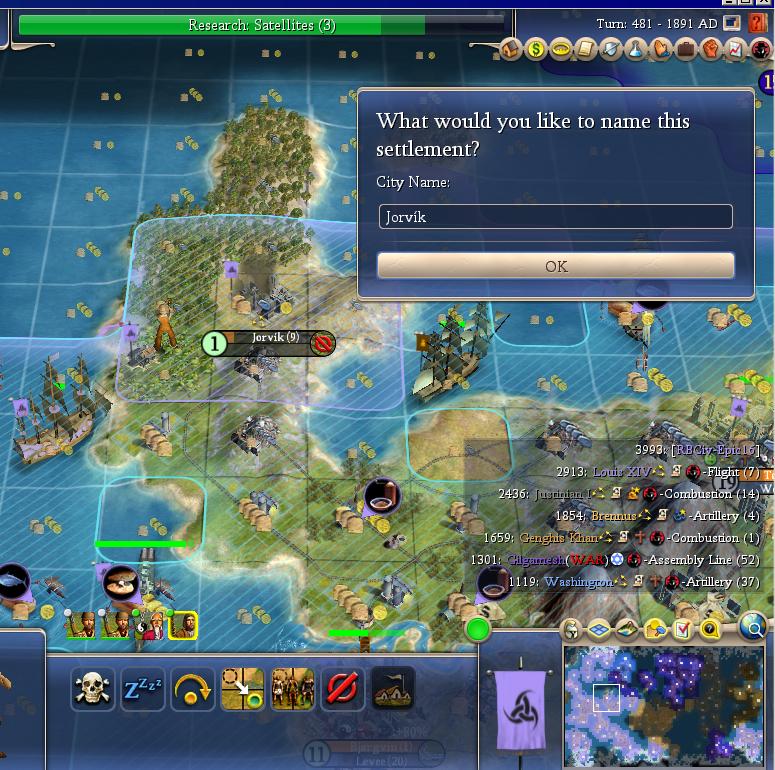Open the Civics gold ring icon
The height and width of the screenshot is (770, 775).
[561, 48]
